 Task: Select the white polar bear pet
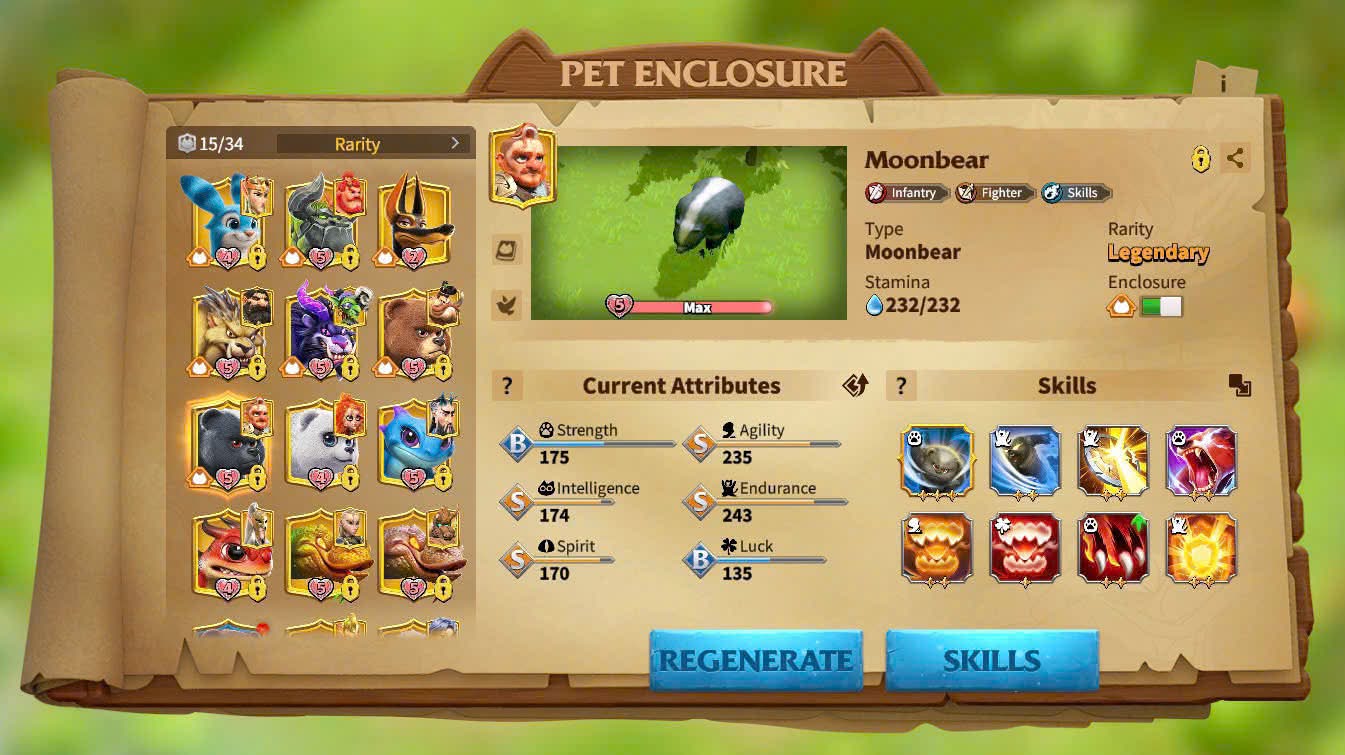point(320,445)
